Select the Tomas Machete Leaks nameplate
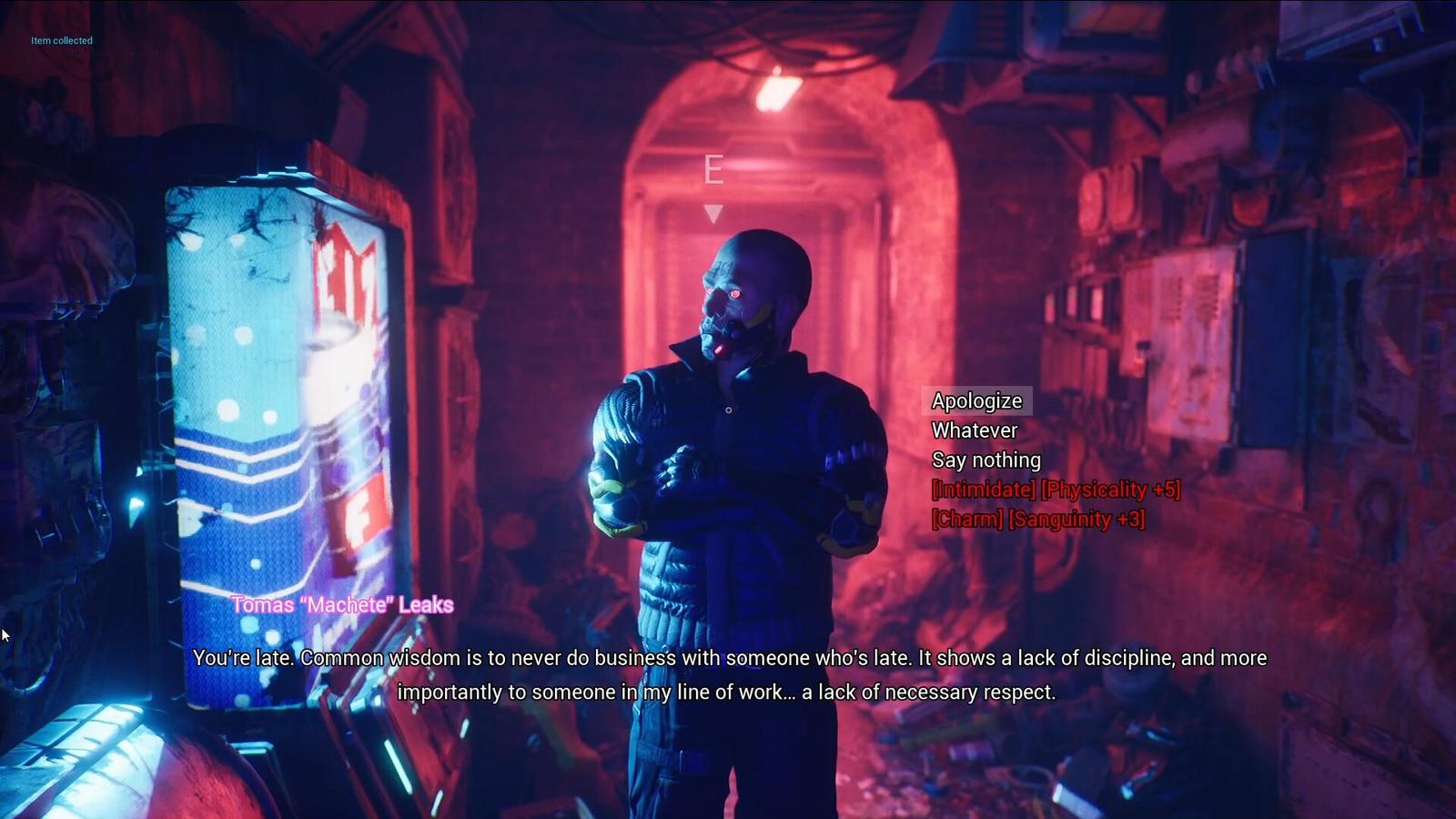This screenshot has width=1456, height=819. (x=344, y=604)
